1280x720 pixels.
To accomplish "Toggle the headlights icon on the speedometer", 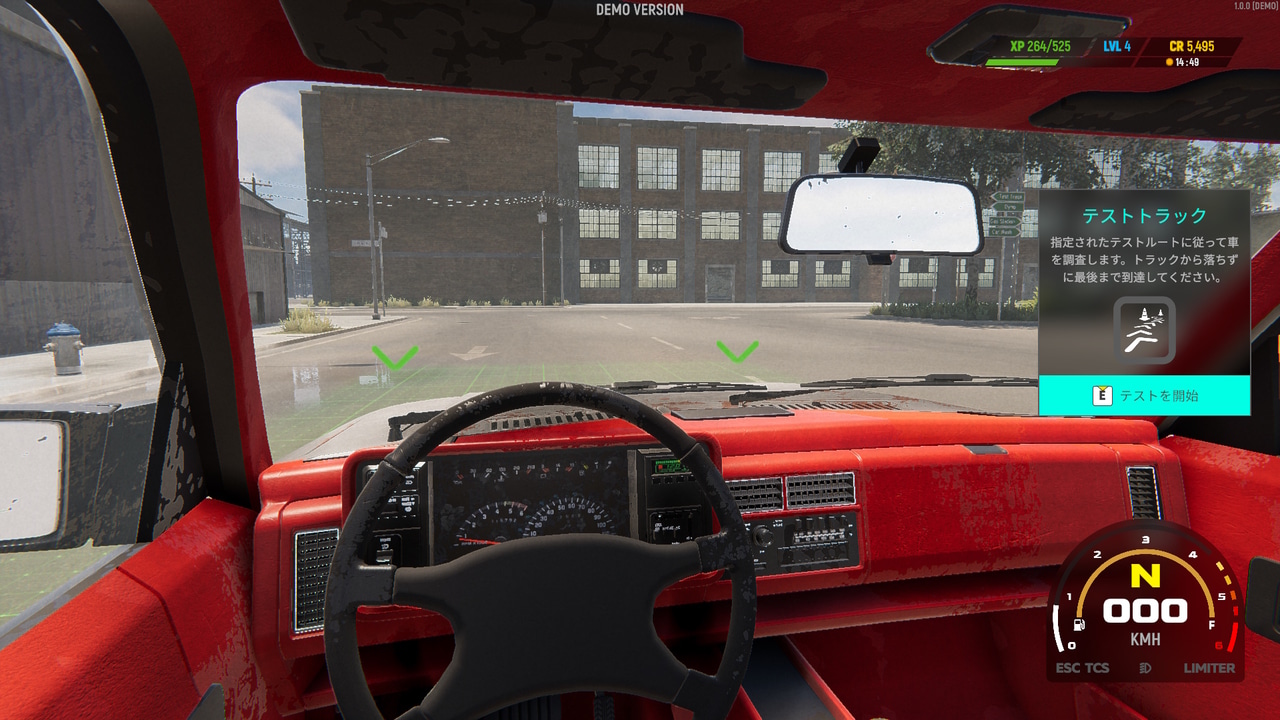I will point(1145,668).
